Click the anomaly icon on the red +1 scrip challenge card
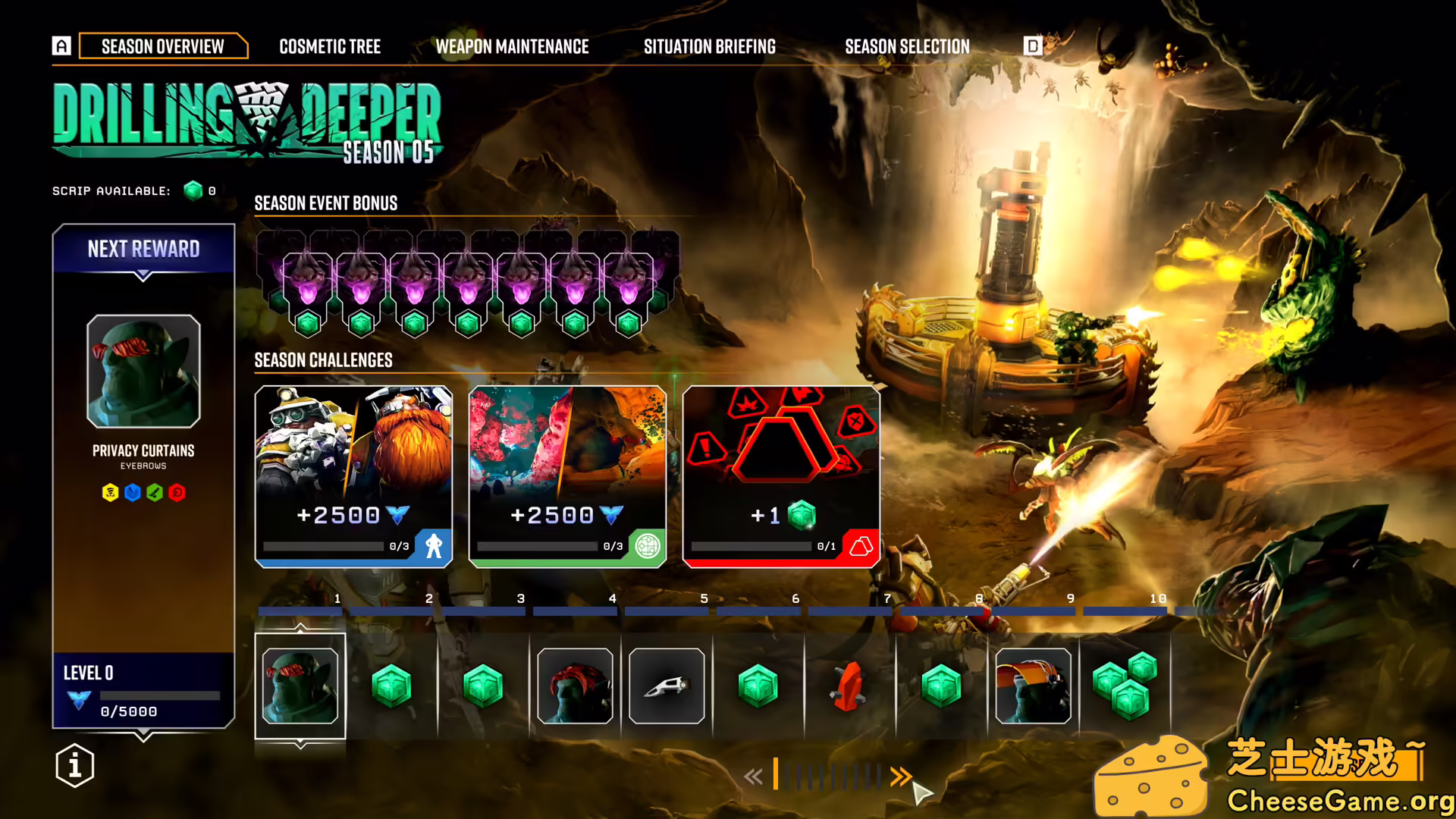 [x=859, y=544]
